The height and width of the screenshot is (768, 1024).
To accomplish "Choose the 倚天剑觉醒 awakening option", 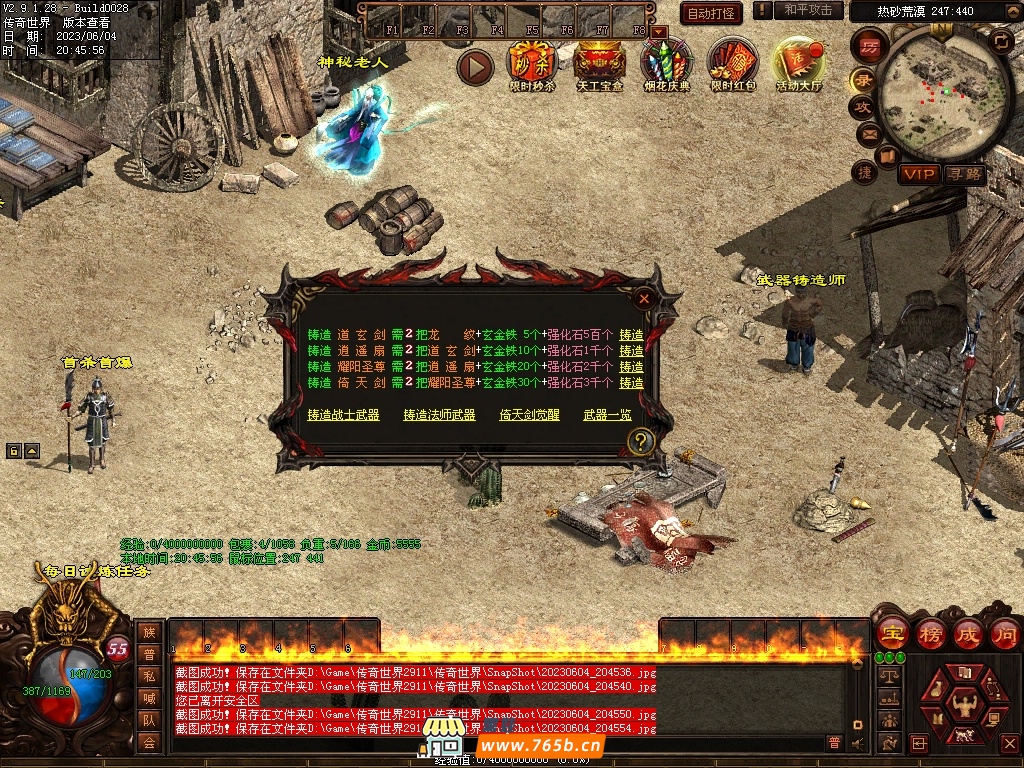I will [x=529, y=415].
